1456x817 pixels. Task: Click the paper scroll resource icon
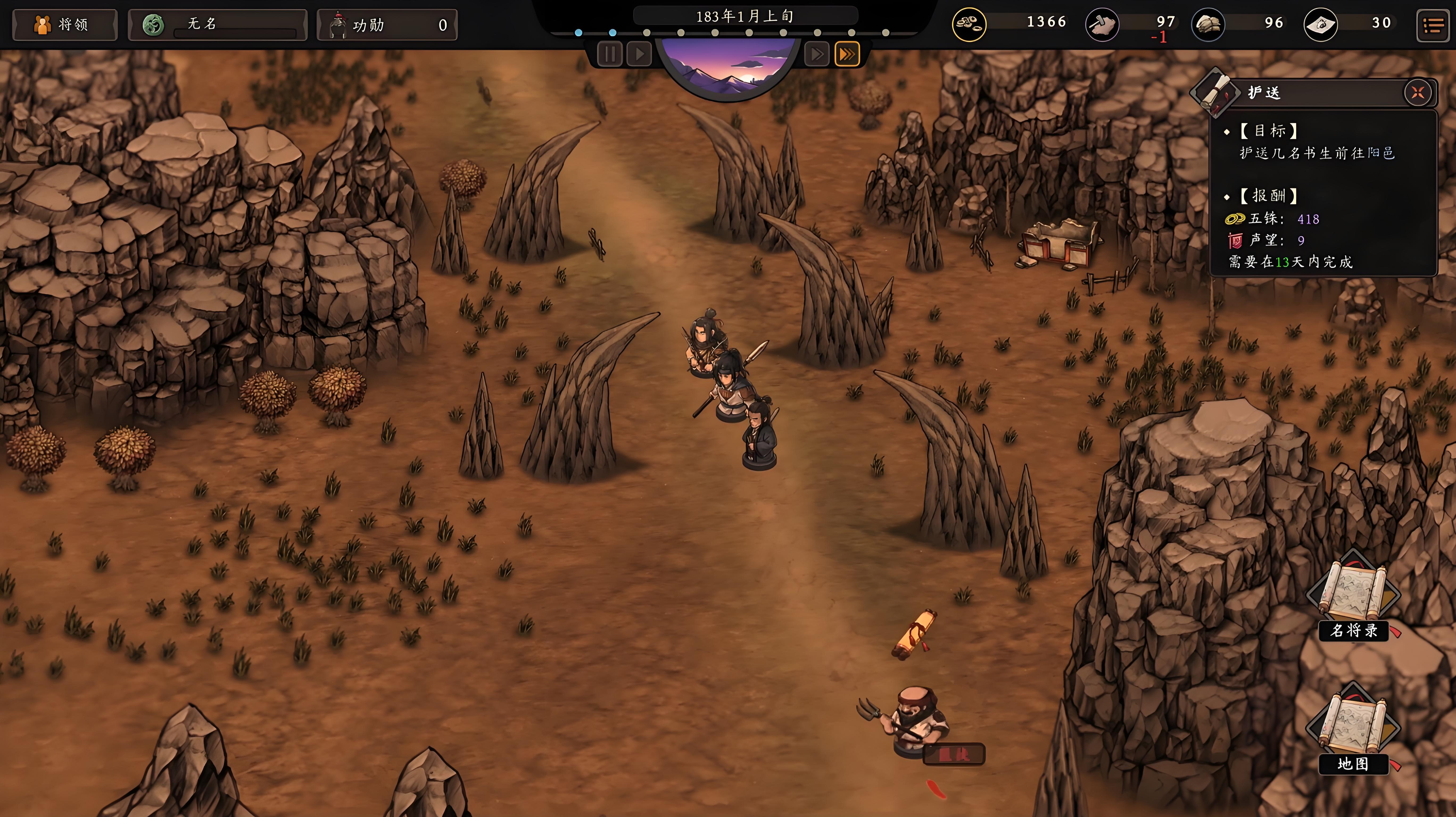click(x=1320, y=25)
